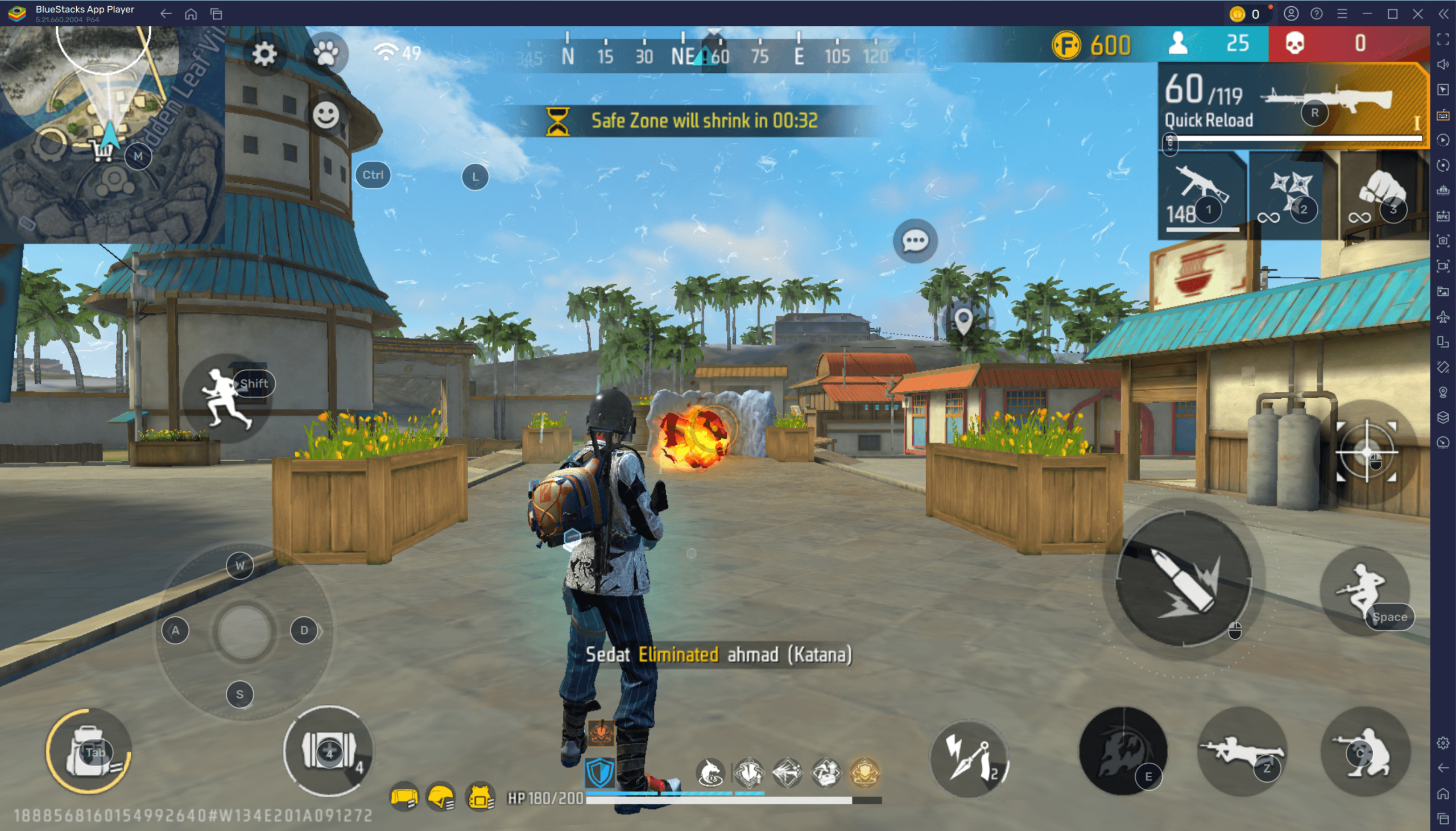Open the backpack inventory Tab icon
1456x831 pixels.
(x=89, y=751)
